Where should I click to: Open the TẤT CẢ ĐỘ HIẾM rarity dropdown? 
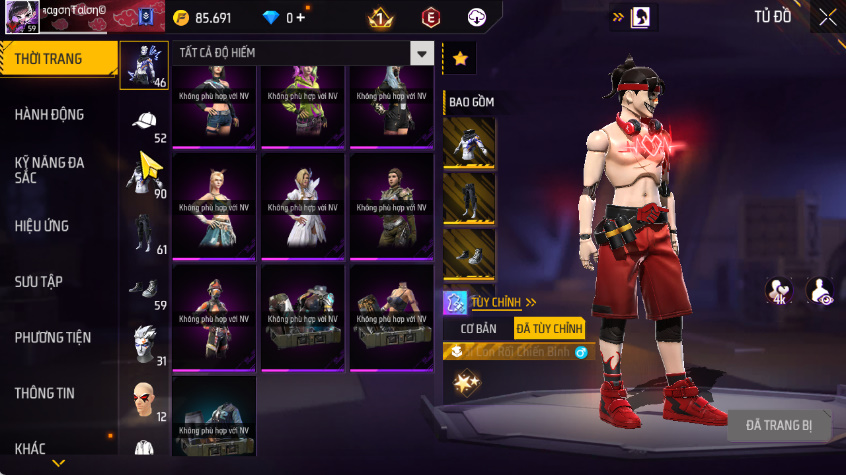pyautogui.click(x=304, y=54)
